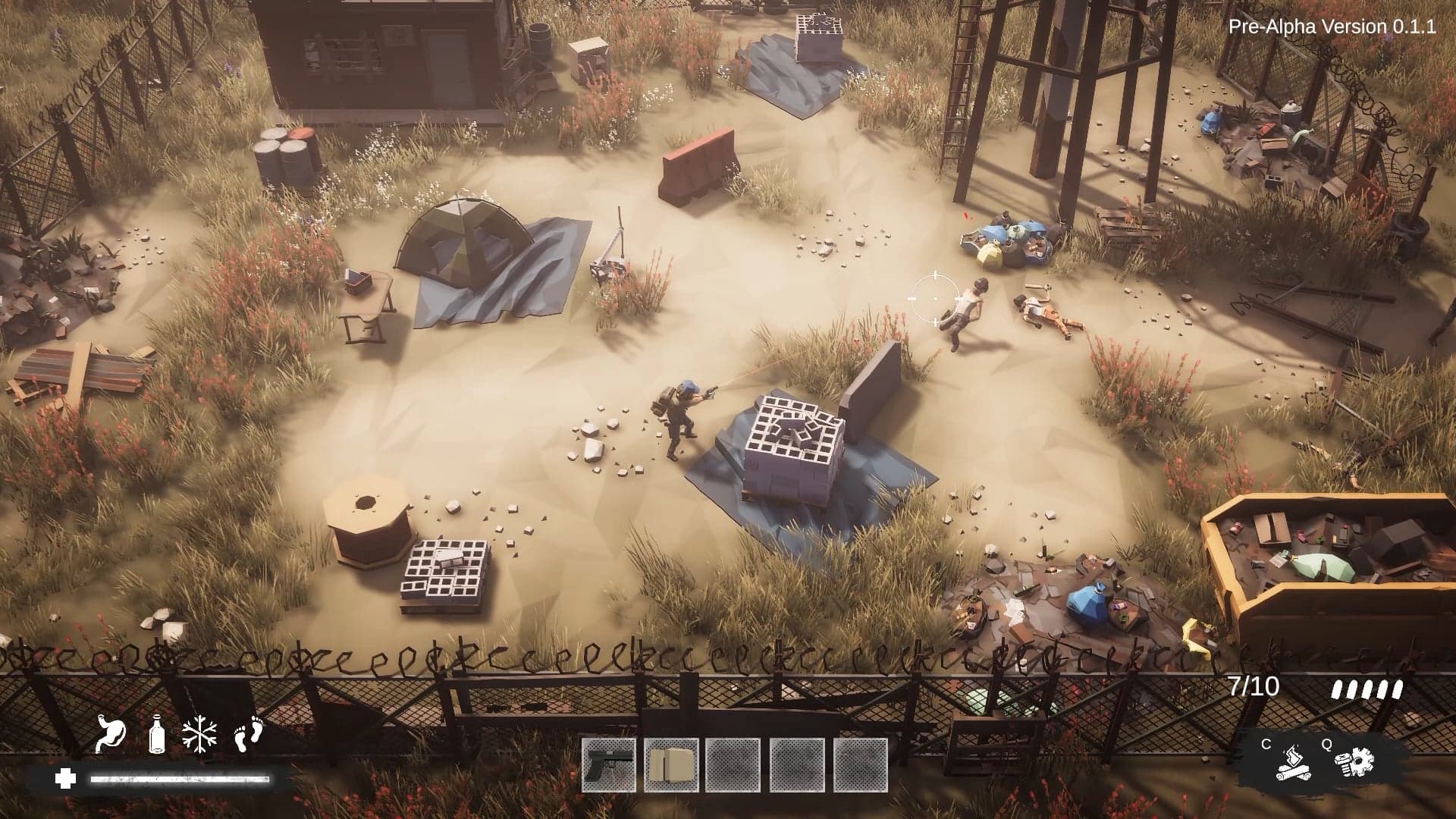
Task: Click the snowflake temperature status icon
Action: coord(199,734)
